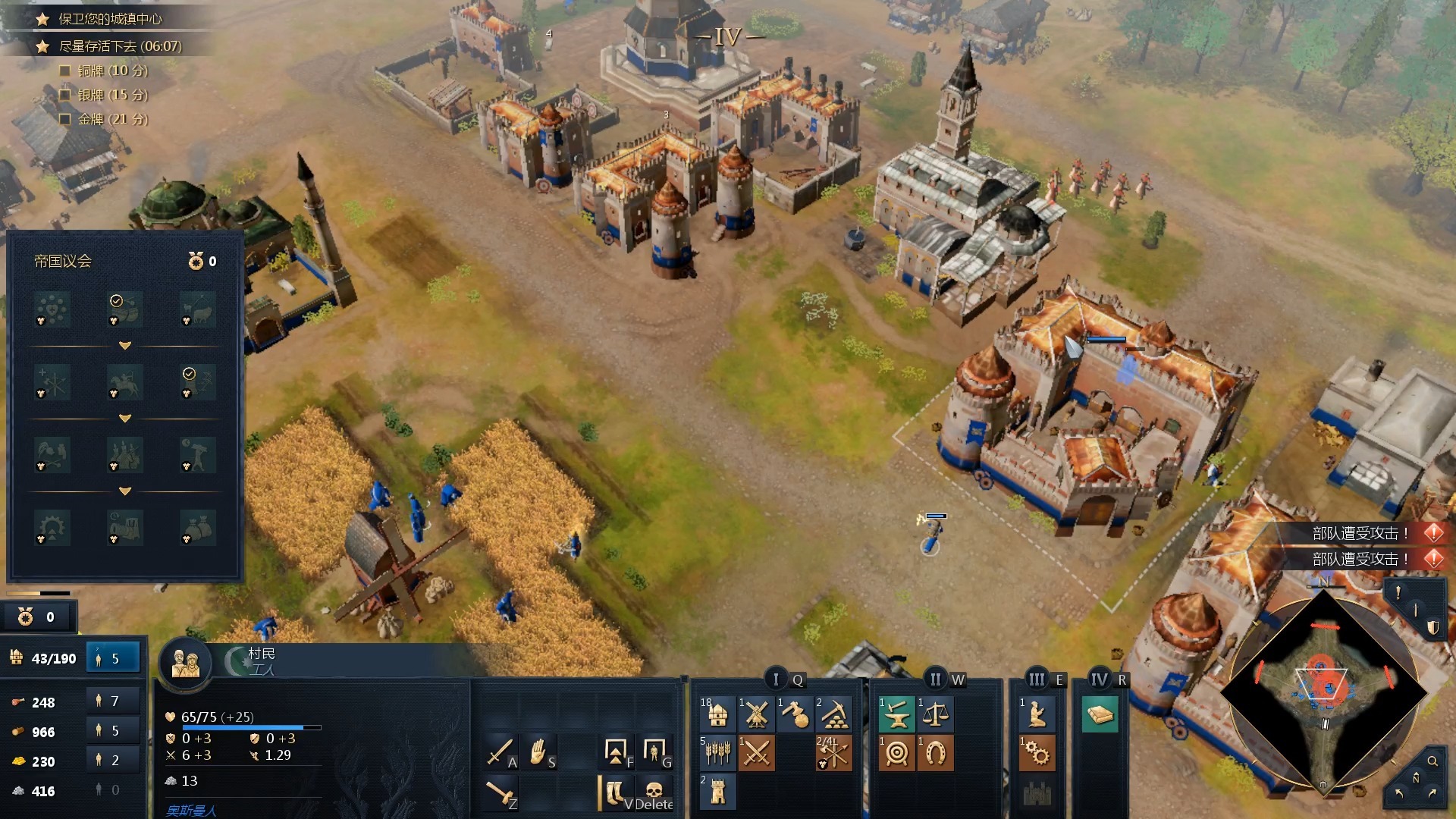This screenshot has height=819, width=1456.
Task: Click the skull Delete unit command
Action: point(654,792)
